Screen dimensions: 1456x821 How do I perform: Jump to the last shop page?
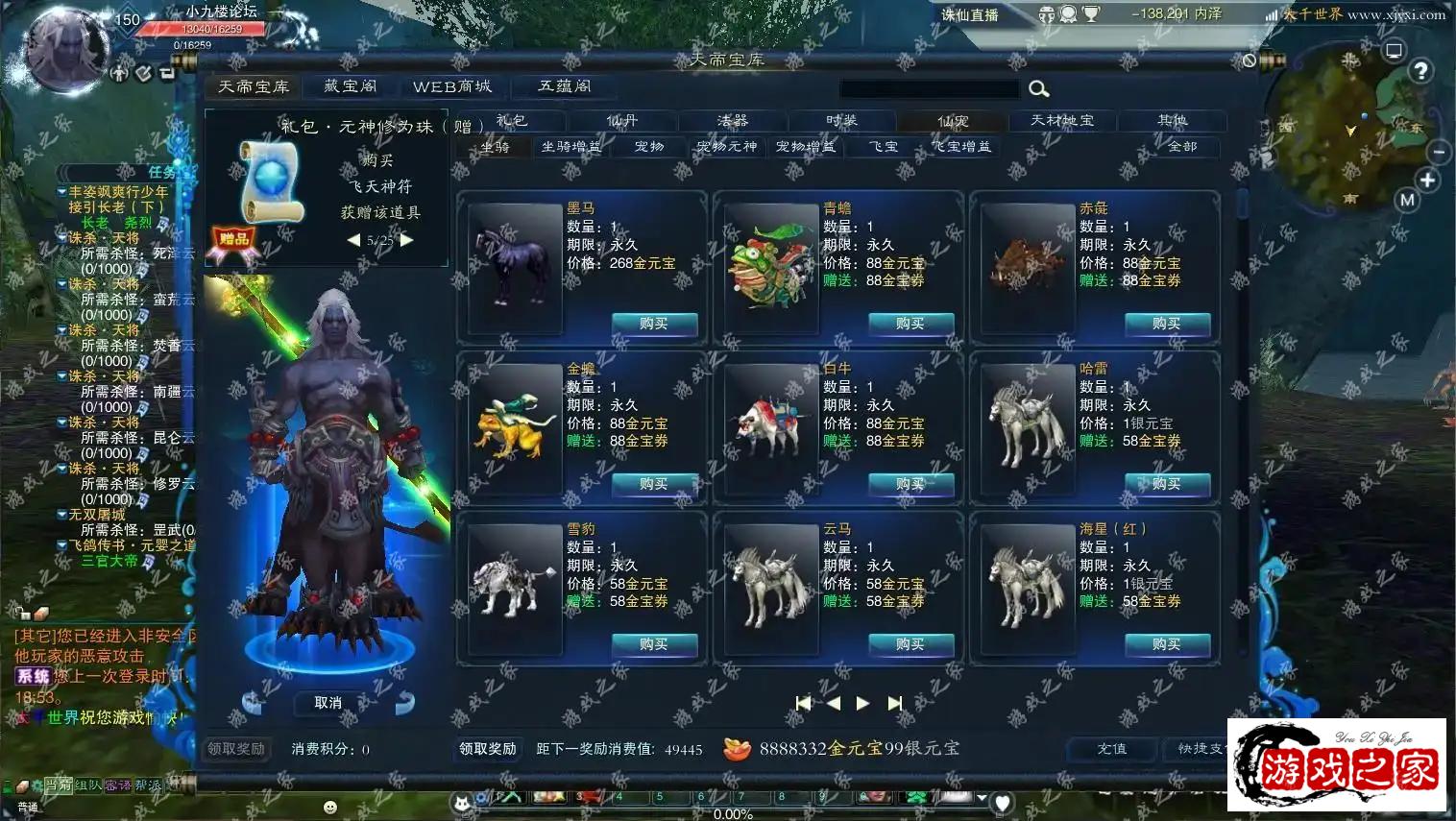click(895, 704)
